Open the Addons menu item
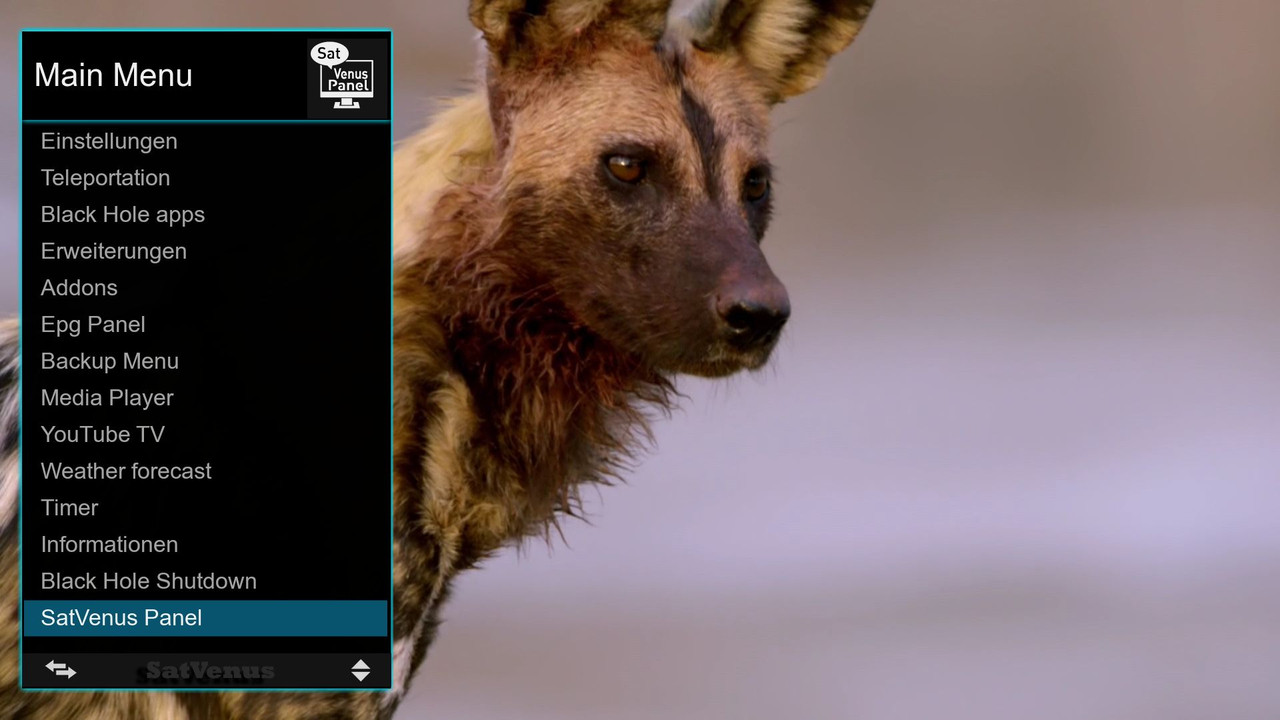Image resolution: width=1280 pixels, height=720 pixels. click(79, 288)
